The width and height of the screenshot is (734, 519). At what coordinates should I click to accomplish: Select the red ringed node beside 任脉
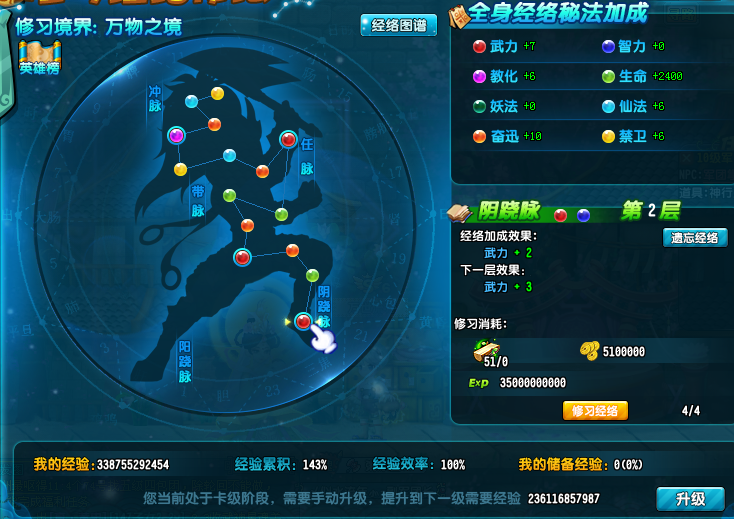pyautogui.click(x=288, y=140)
